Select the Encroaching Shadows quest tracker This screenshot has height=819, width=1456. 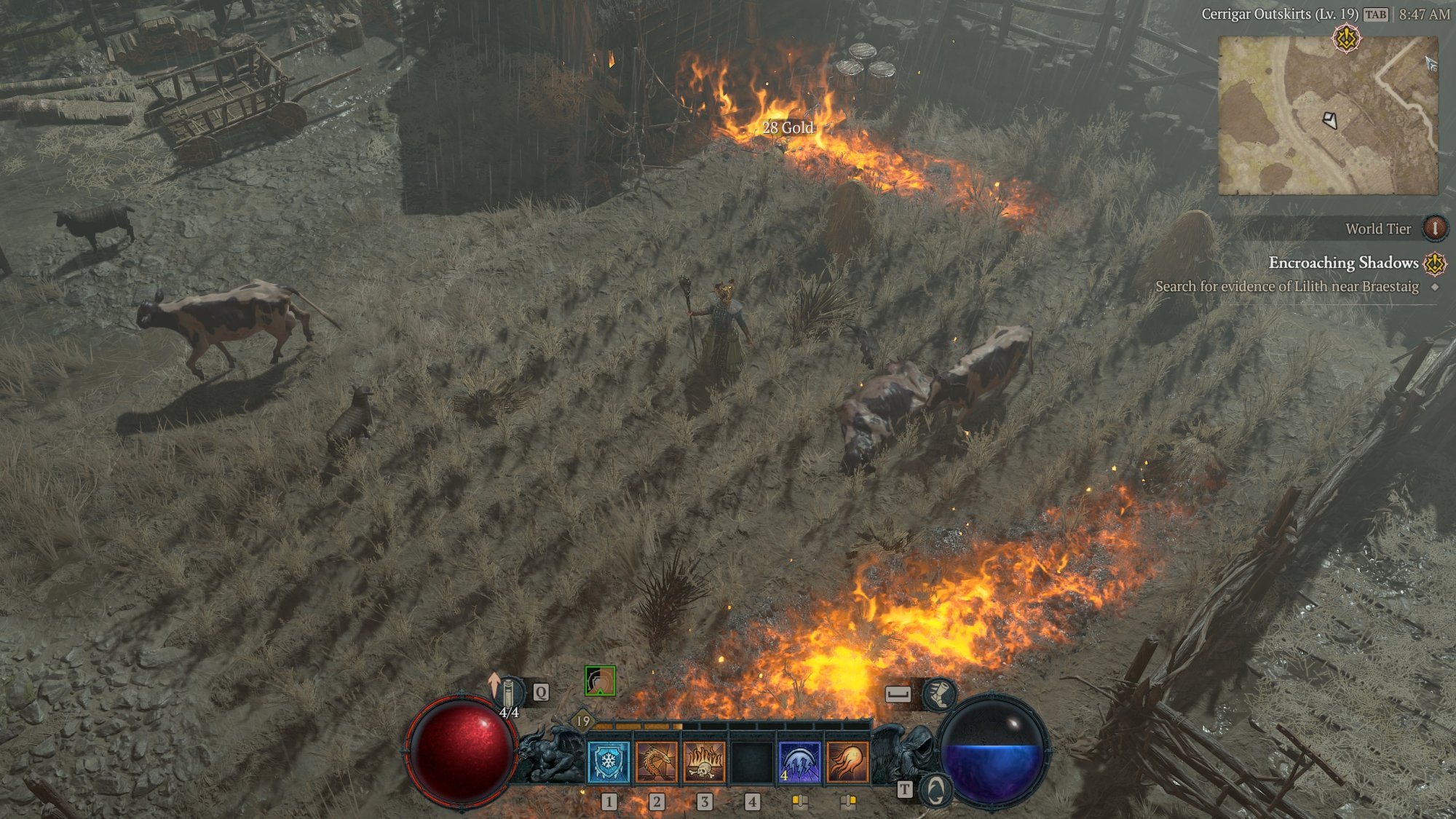pyautogui.click(x=1343, y=263)
